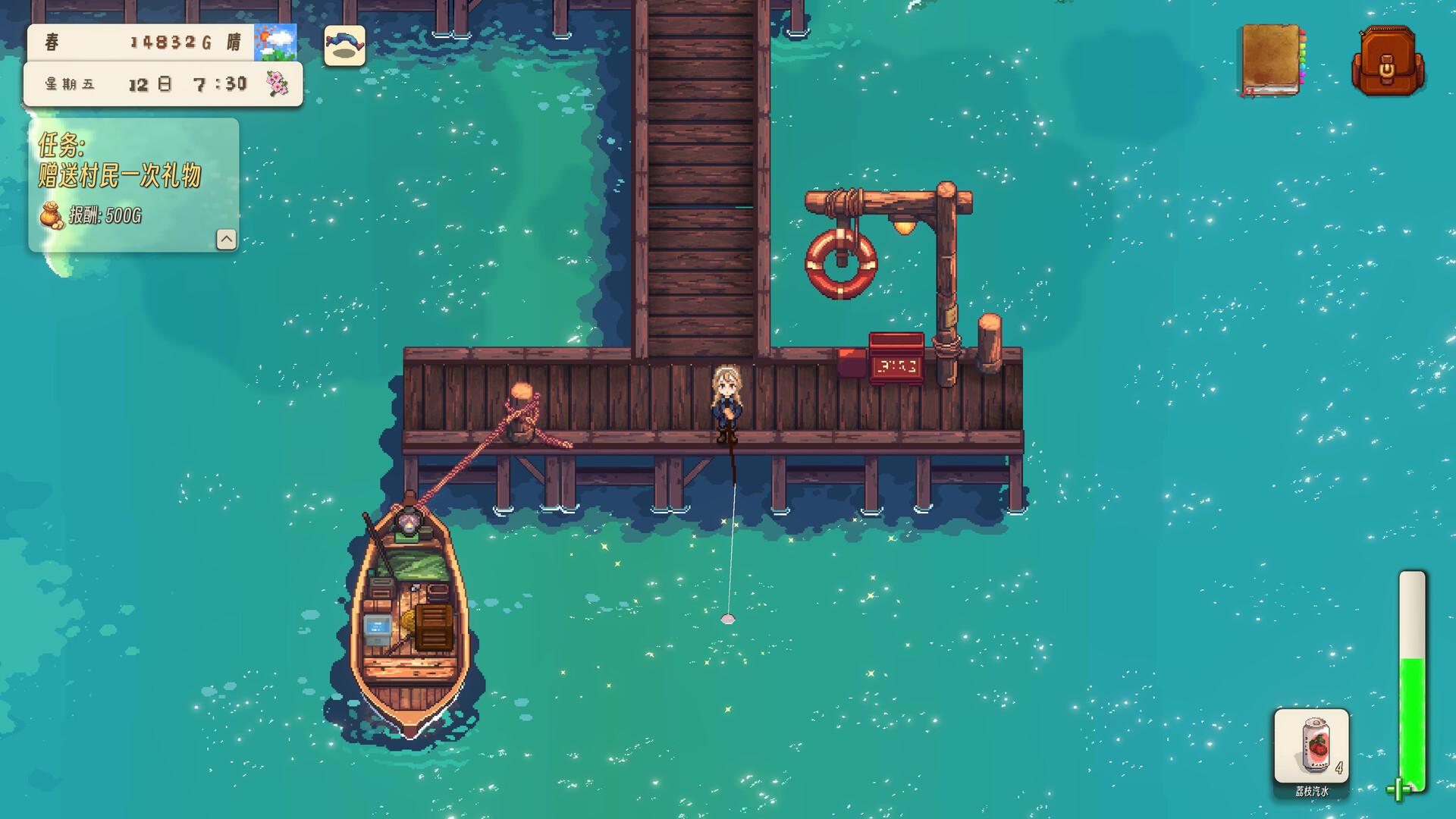Click the 7:30 clock display
The image size is (1456, 819).
pos(220,83)
